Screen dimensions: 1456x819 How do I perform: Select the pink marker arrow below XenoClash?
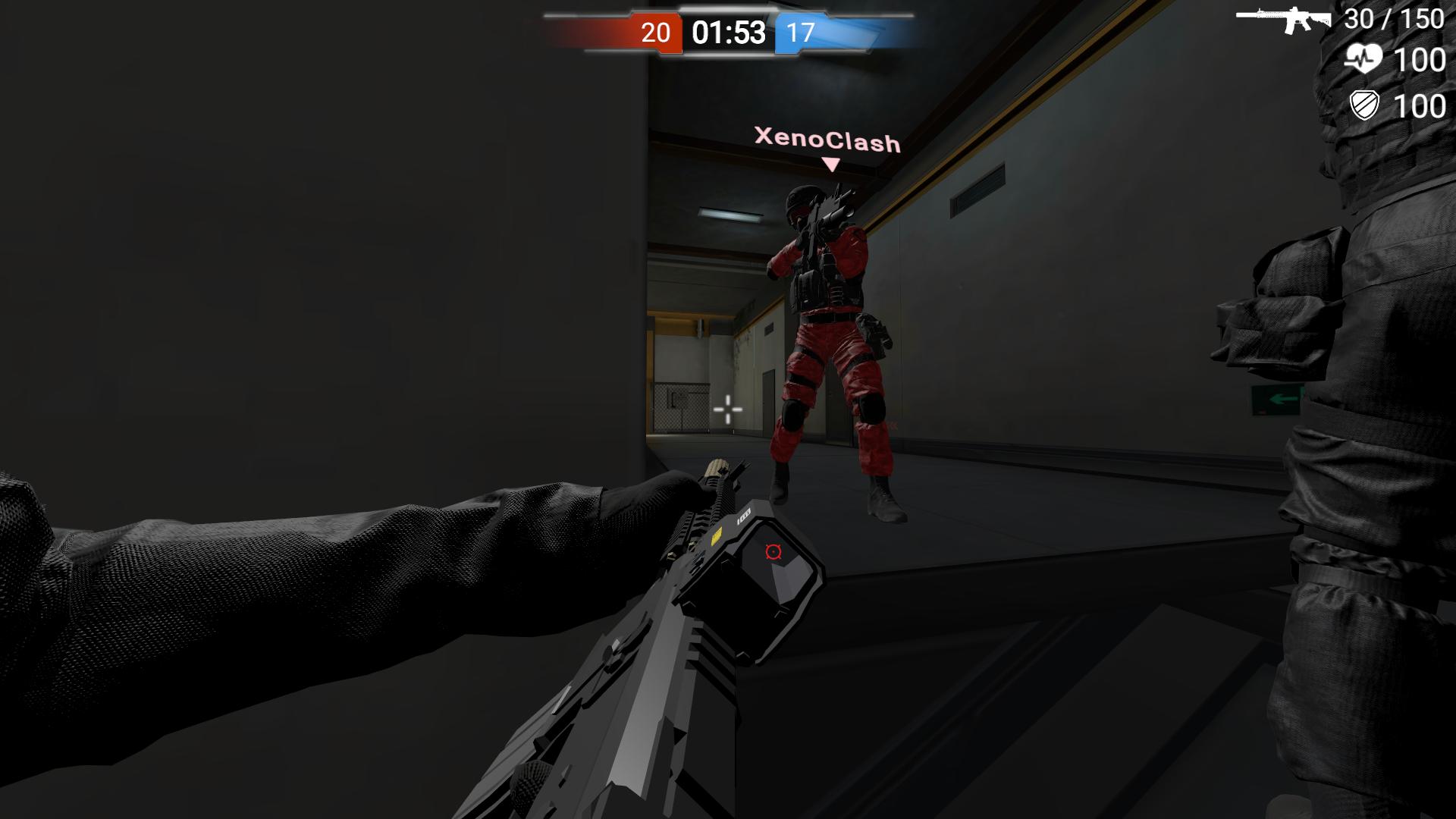point(830,162)
